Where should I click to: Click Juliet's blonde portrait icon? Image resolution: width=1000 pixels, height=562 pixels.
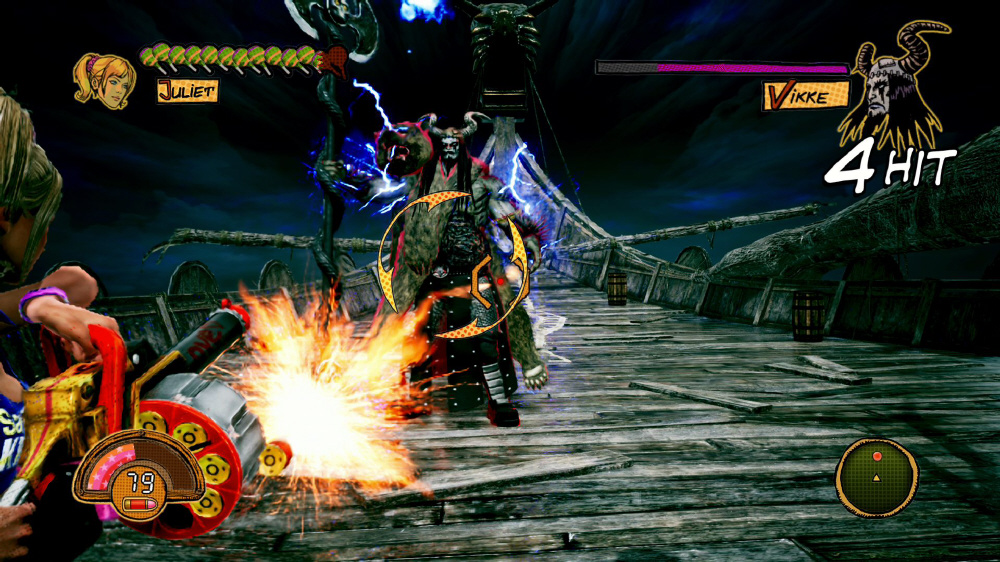(x=104, y=78)
